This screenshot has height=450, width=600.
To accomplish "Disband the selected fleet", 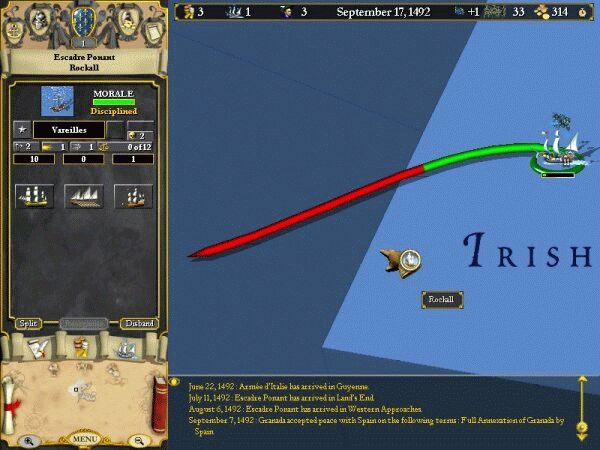I will coord(139,323).
